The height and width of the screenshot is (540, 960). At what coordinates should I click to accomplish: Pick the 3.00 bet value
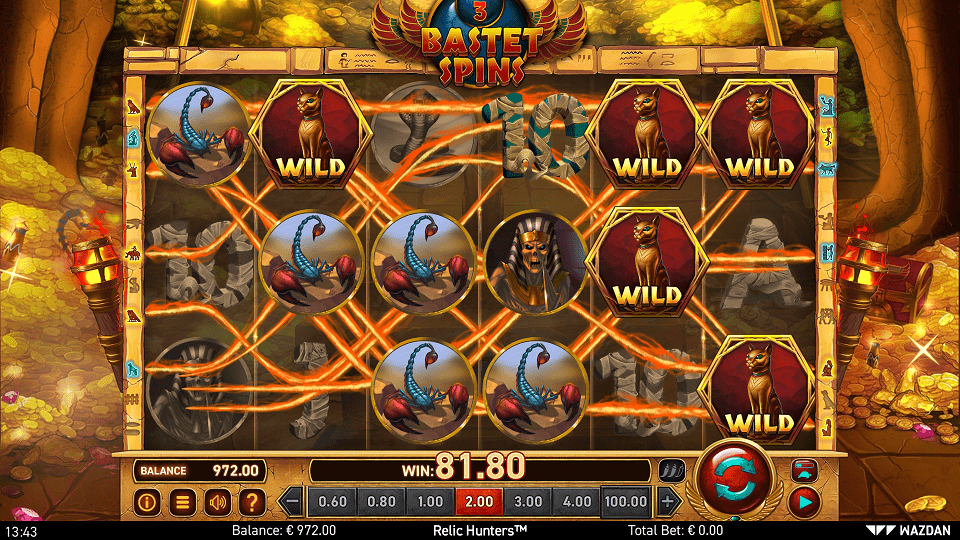[528, 501]
